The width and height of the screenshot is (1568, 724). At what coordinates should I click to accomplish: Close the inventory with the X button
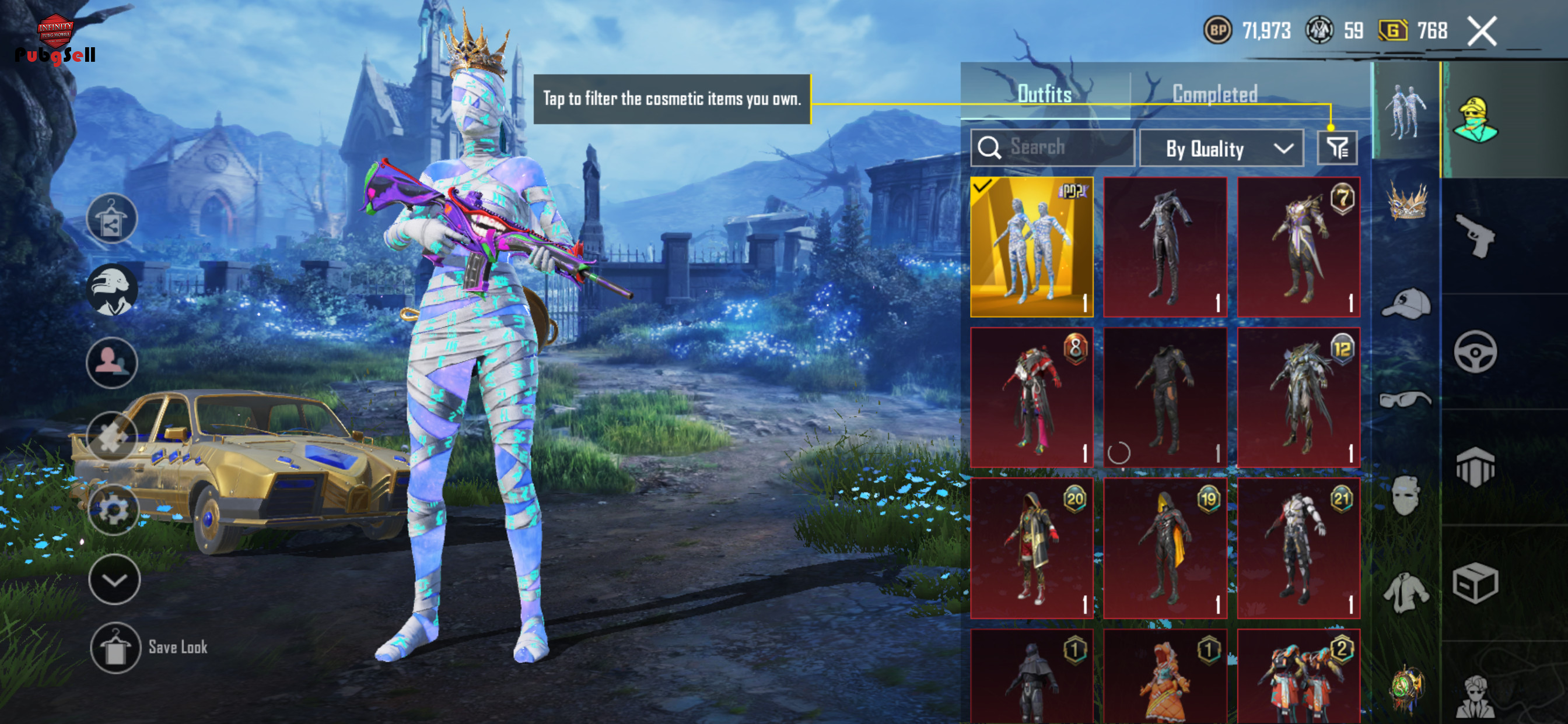coord(1482,31)
